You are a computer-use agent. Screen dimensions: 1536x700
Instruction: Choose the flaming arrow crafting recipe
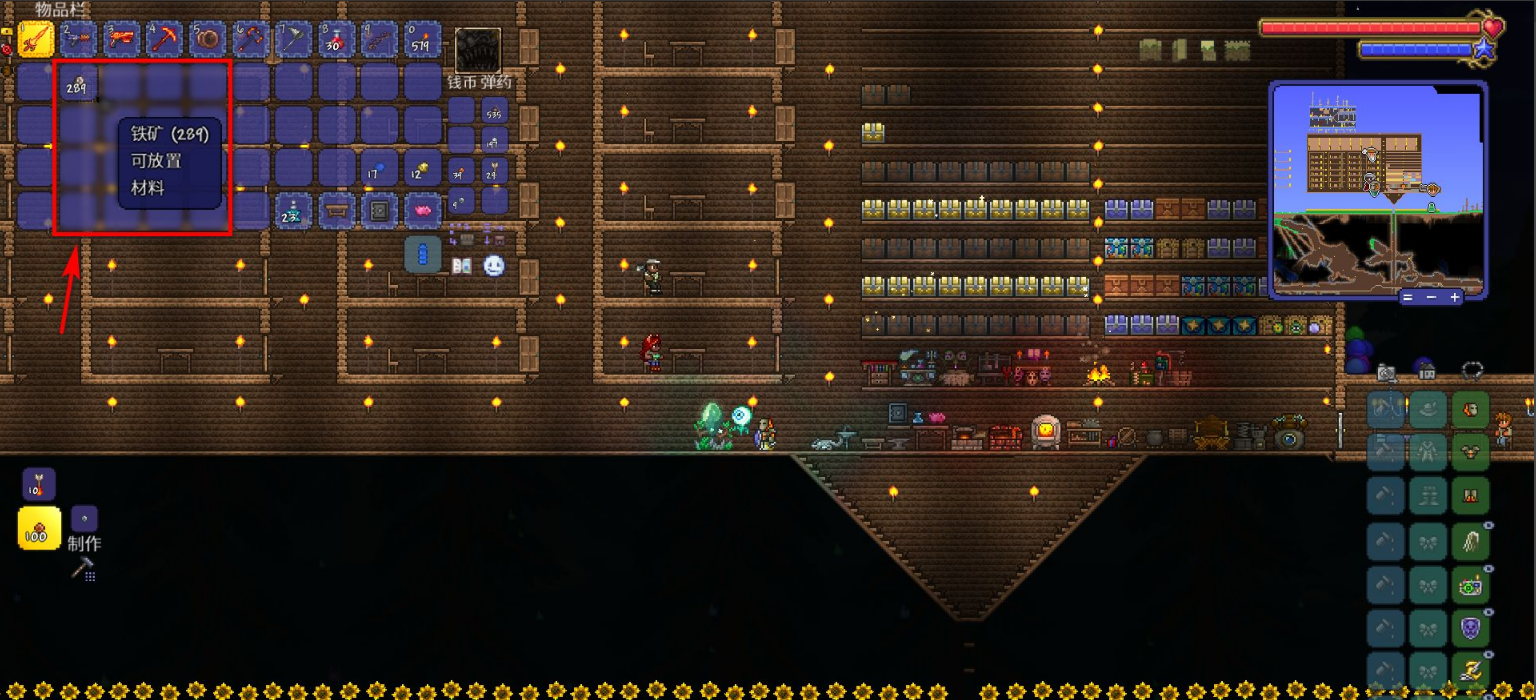[39, 485]
